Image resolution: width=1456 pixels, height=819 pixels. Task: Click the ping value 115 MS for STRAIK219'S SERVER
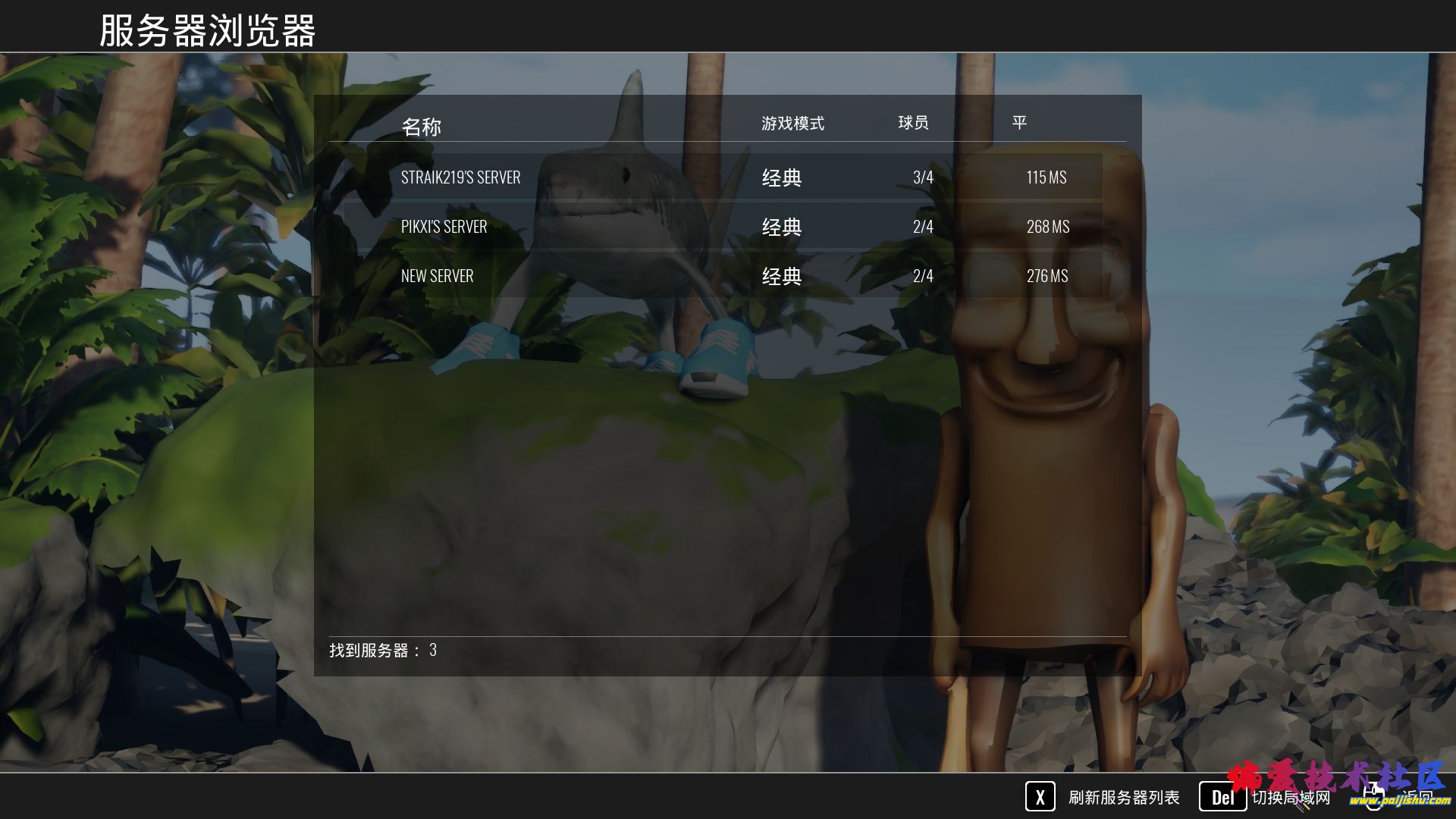1046,177
